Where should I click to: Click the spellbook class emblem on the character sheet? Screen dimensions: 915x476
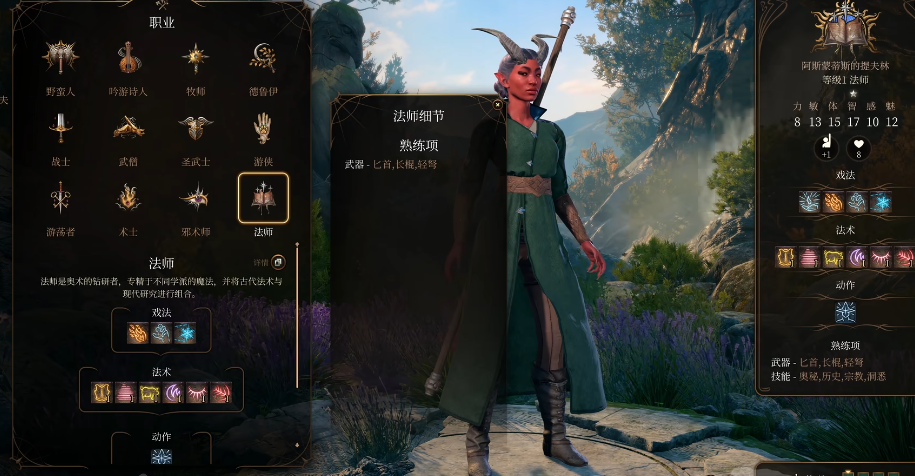point(845,30)
